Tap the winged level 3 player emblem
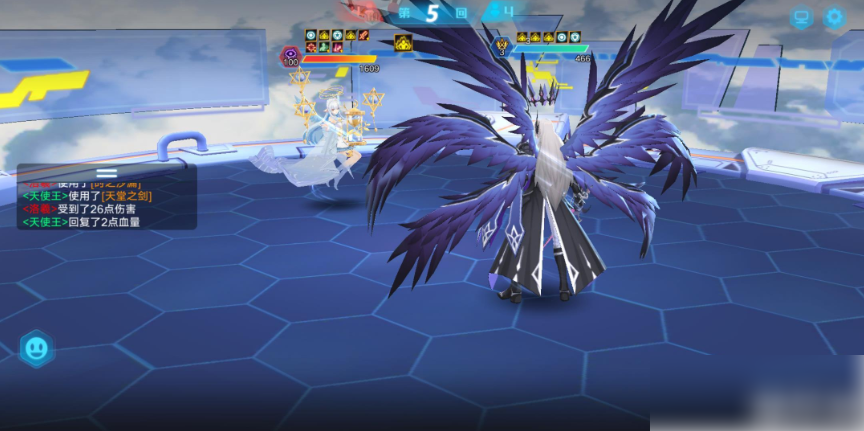The width and height of the screenshot is (864, 431). (502, 46)
